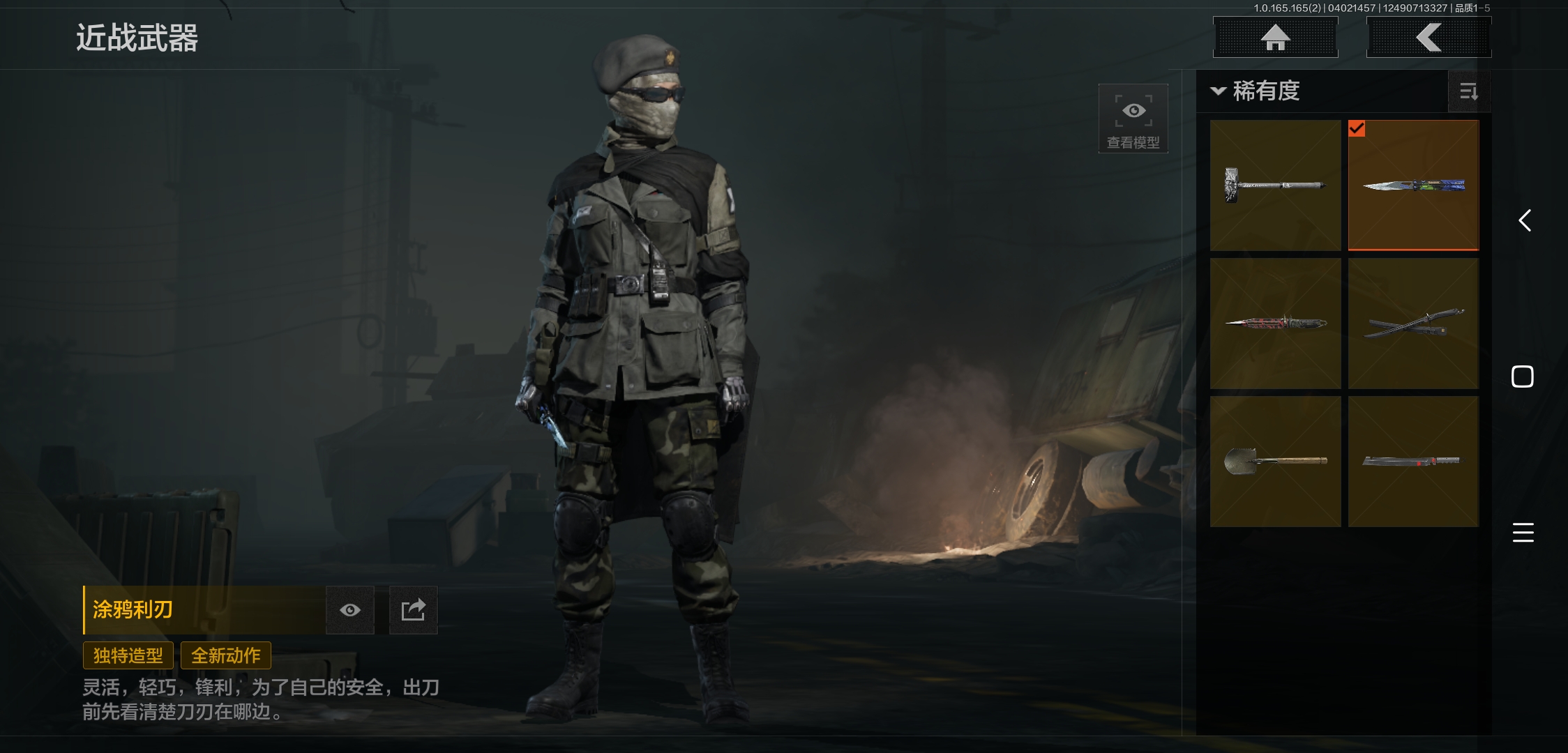
Task: Choose the machete slot
Action: 1413,462
